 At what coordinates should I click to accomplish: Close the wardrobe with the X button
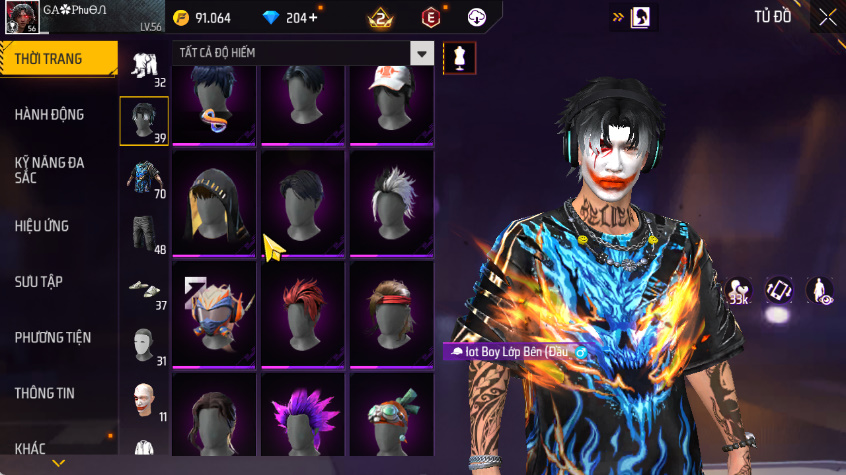click(x=828, y=17)
